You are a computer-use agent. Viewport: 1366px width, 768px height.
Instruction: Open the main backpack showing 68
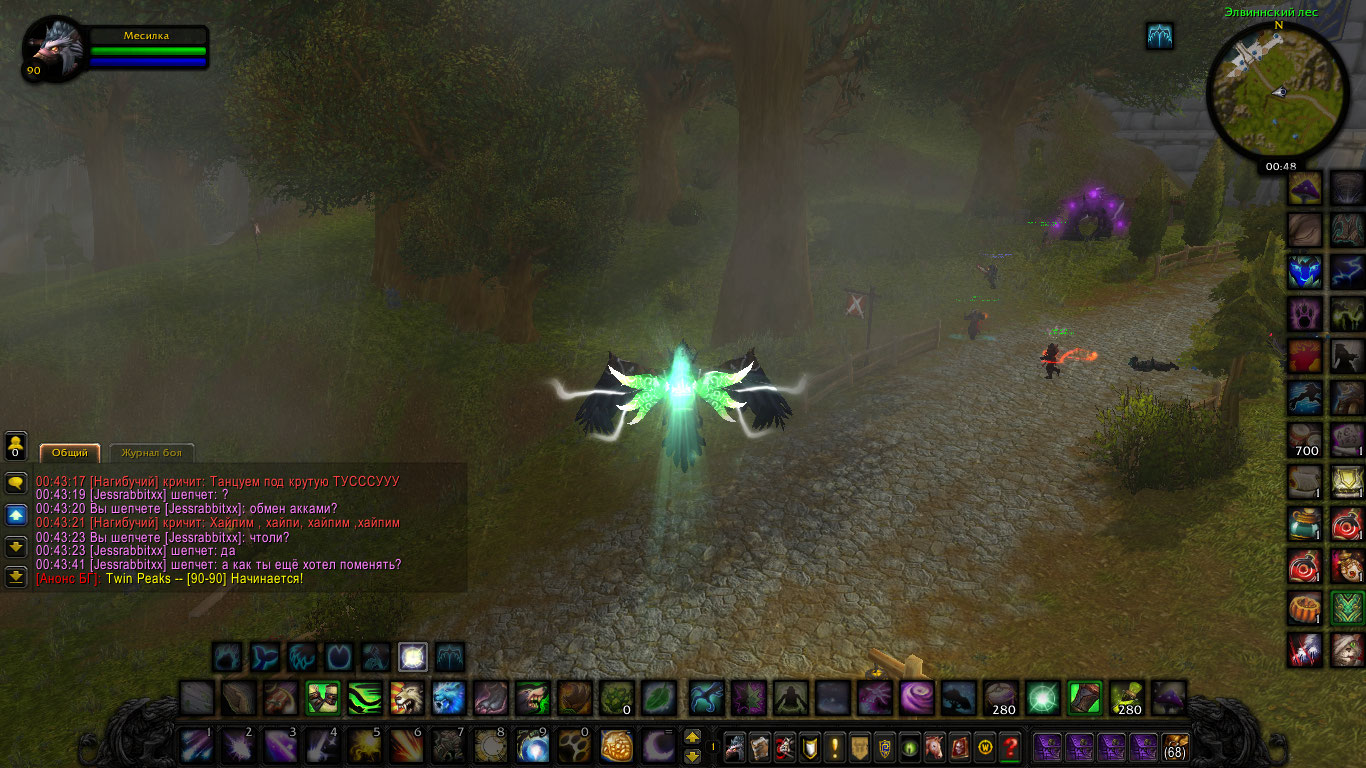click(1173, 747)
